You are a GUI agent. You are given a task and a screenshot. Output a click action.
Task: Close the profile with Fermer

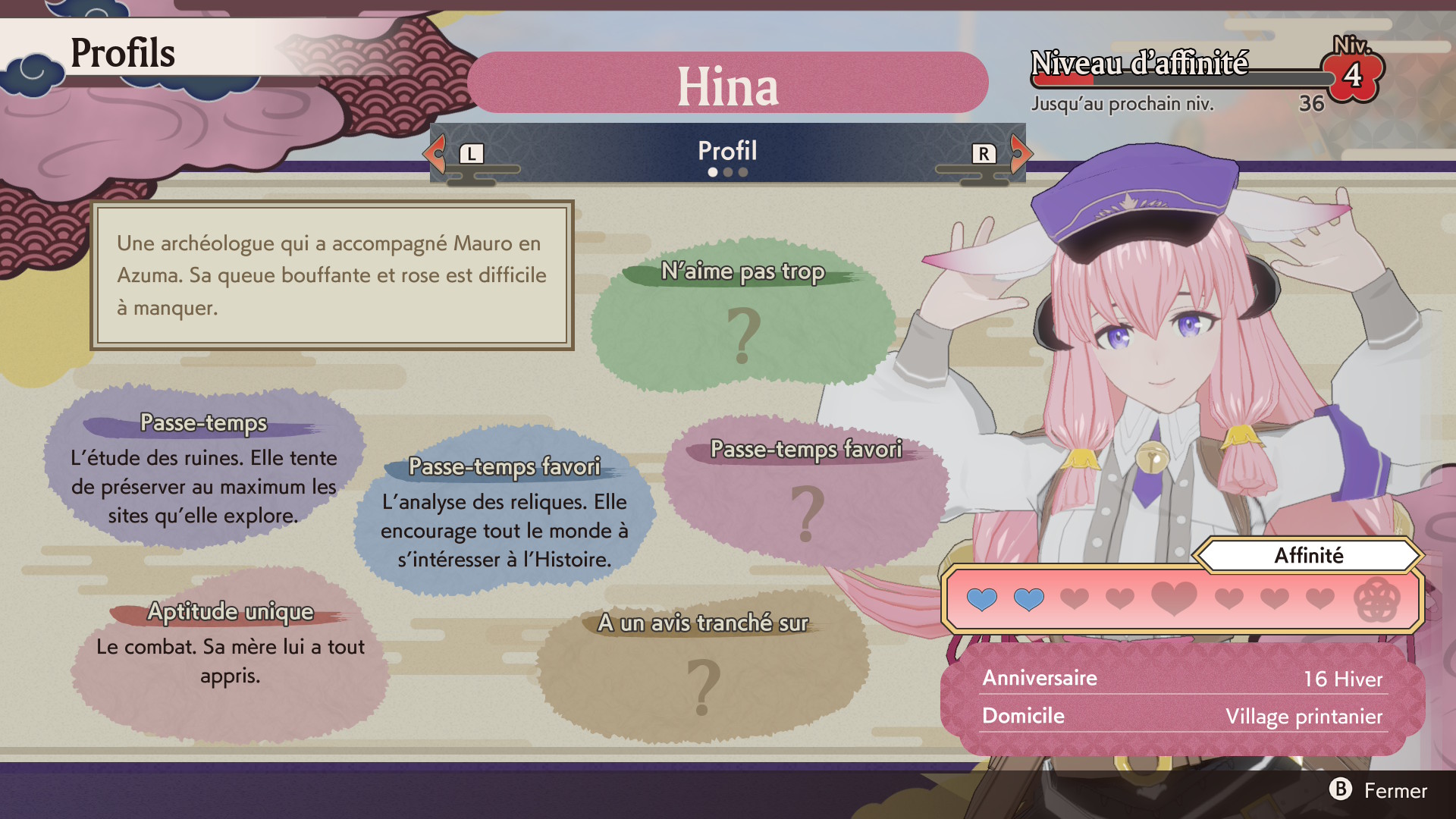(x=1379, y=790)
